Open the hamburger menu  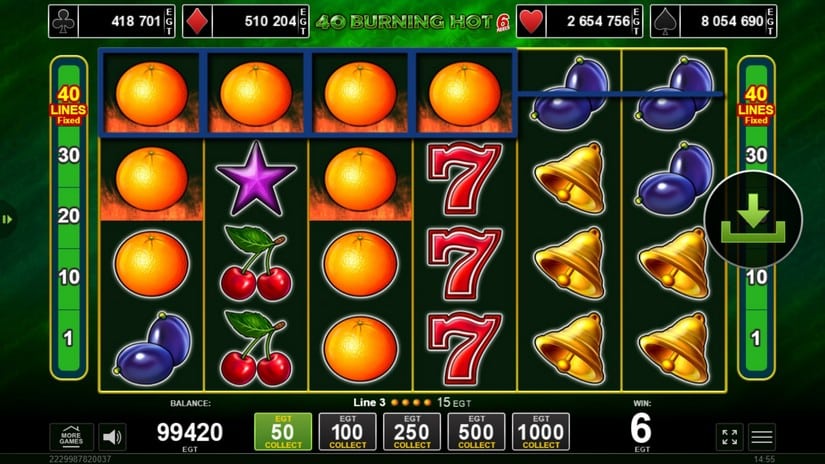point(762,437)
